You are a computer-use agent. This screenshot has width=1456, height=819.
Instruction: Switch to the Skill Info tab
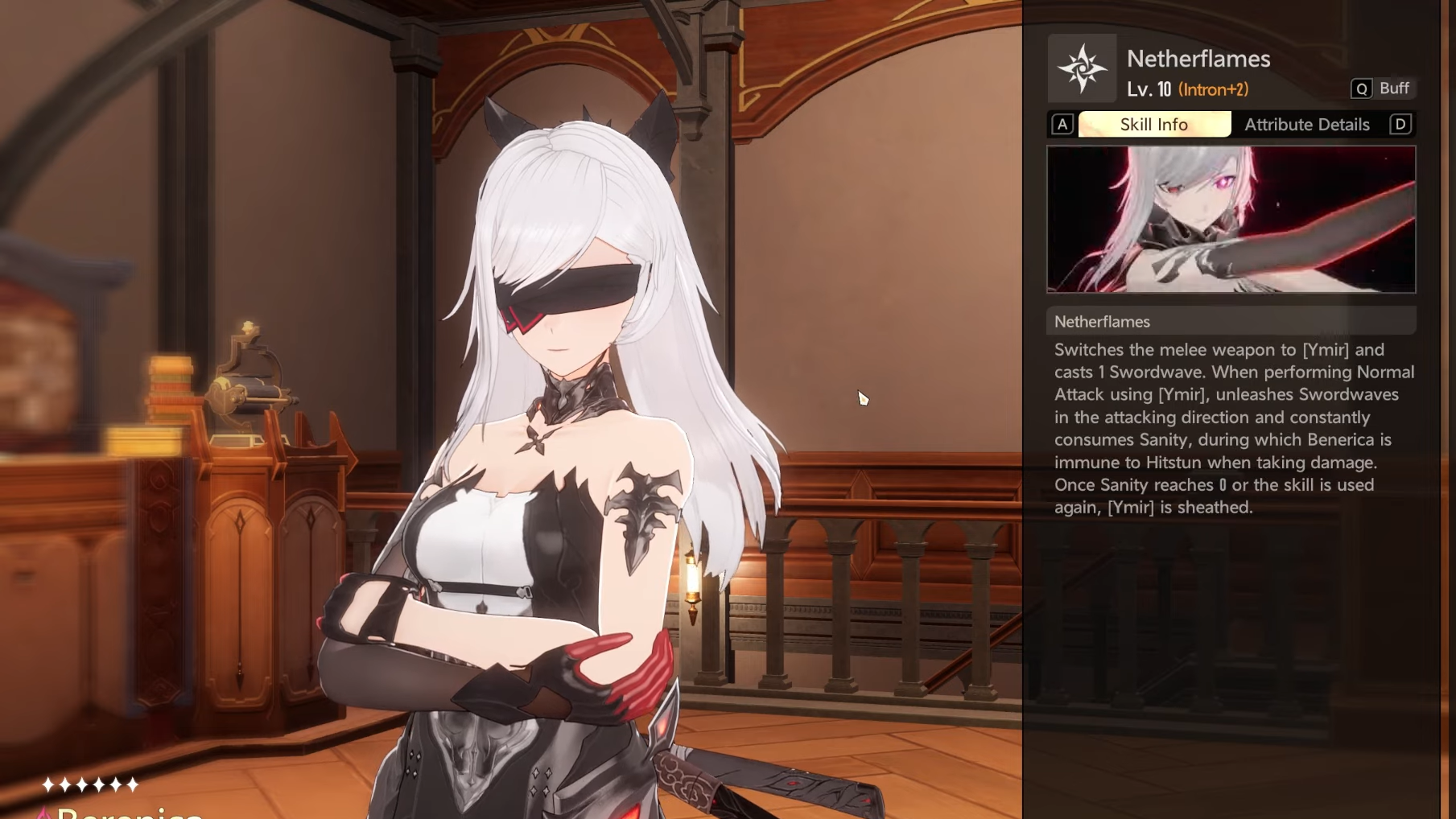point(1153,125)
